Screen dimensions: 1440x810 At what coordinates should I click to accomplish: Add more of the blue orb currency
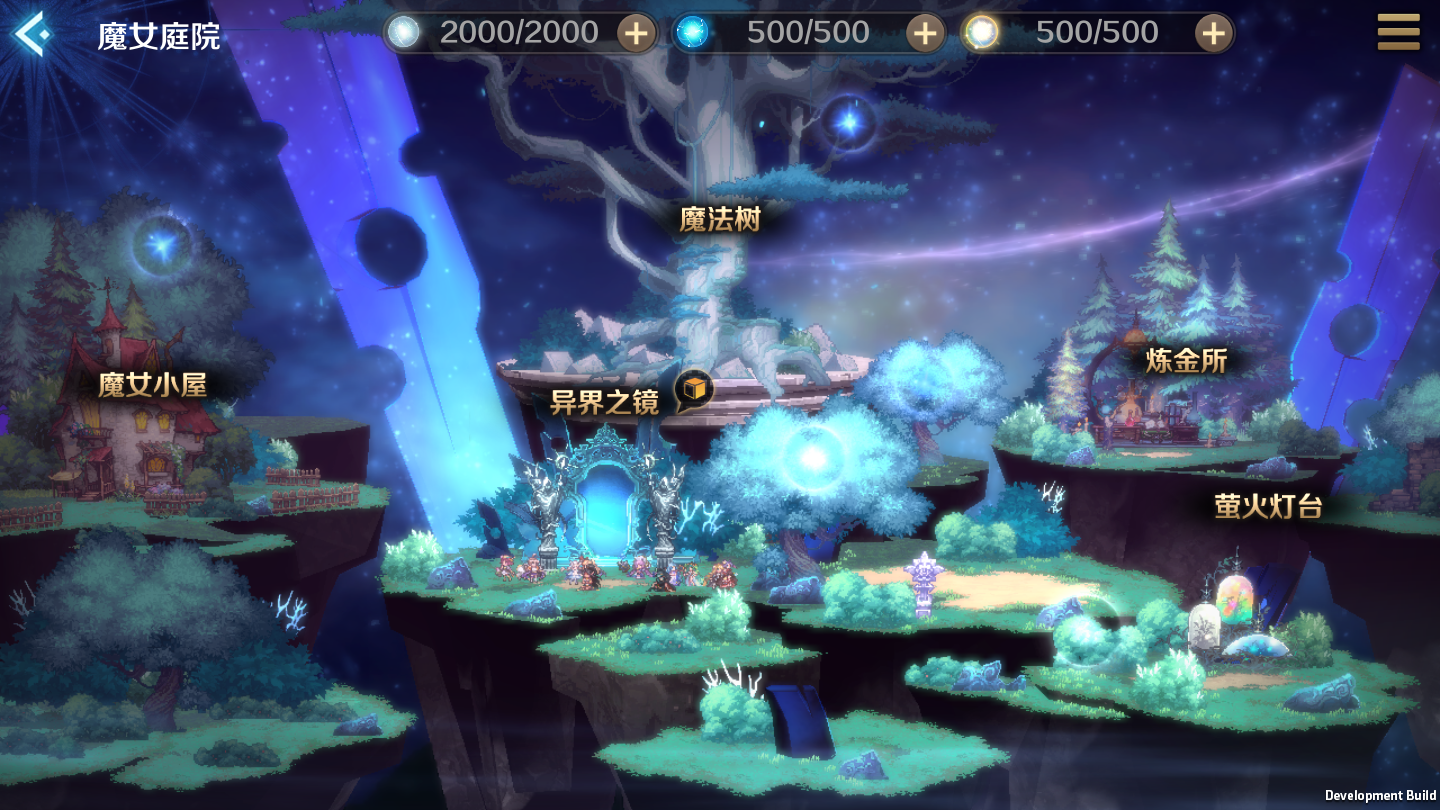[x=925, y=33]
